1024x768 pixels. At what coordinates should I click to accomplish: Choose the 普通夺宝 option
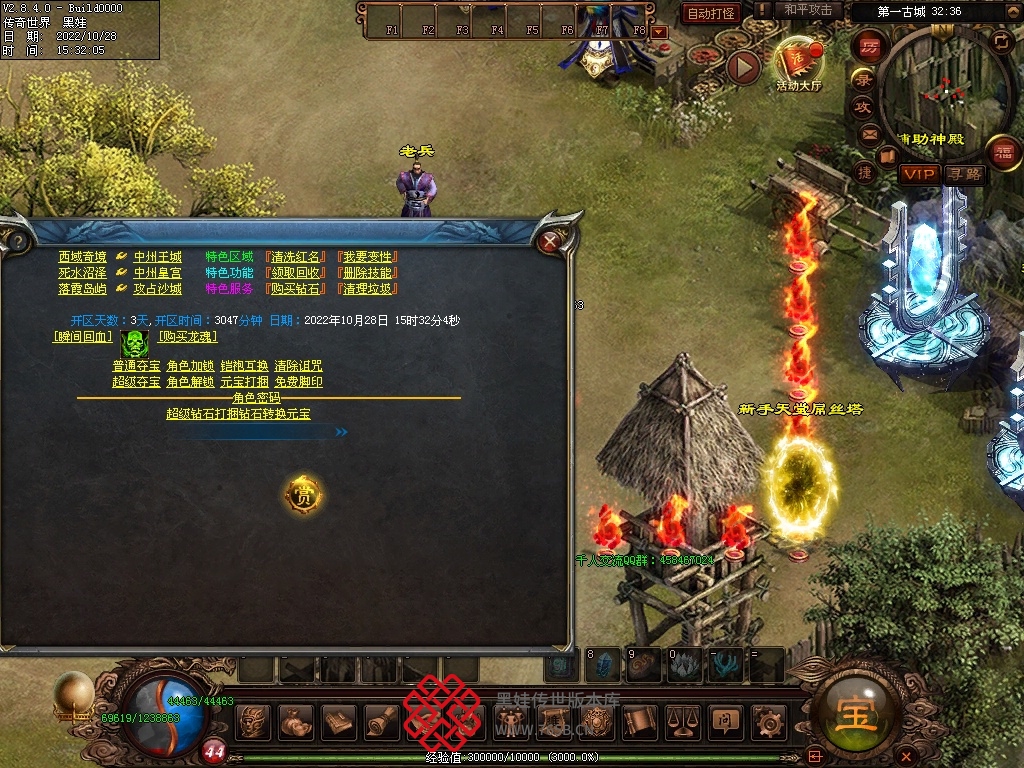(x=136, y=366)
